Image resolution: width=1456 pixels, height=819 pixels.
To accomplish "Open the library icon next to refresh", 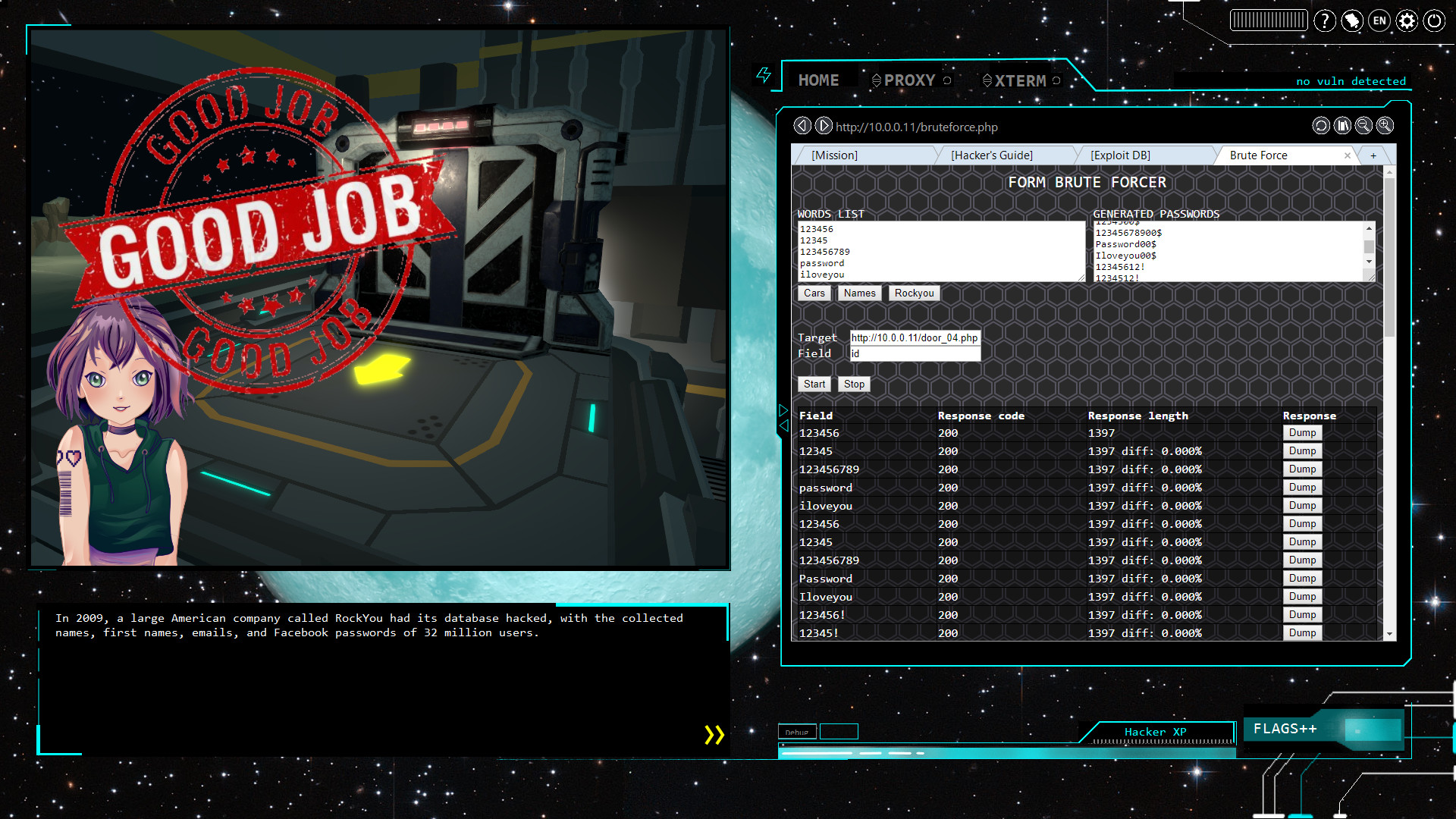I will pos(1342,126).
